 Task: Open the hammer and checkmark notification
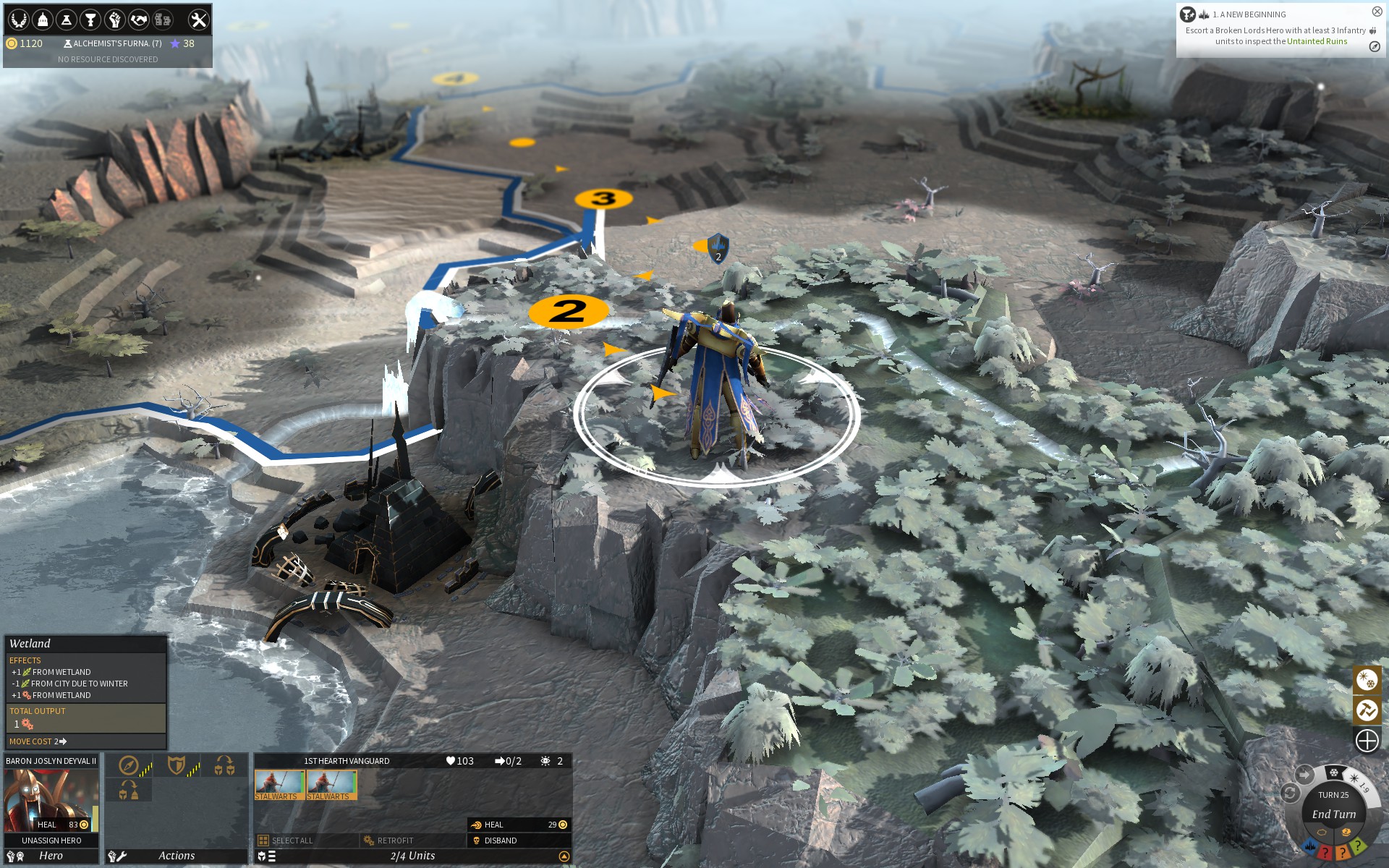pos(1367,710)
